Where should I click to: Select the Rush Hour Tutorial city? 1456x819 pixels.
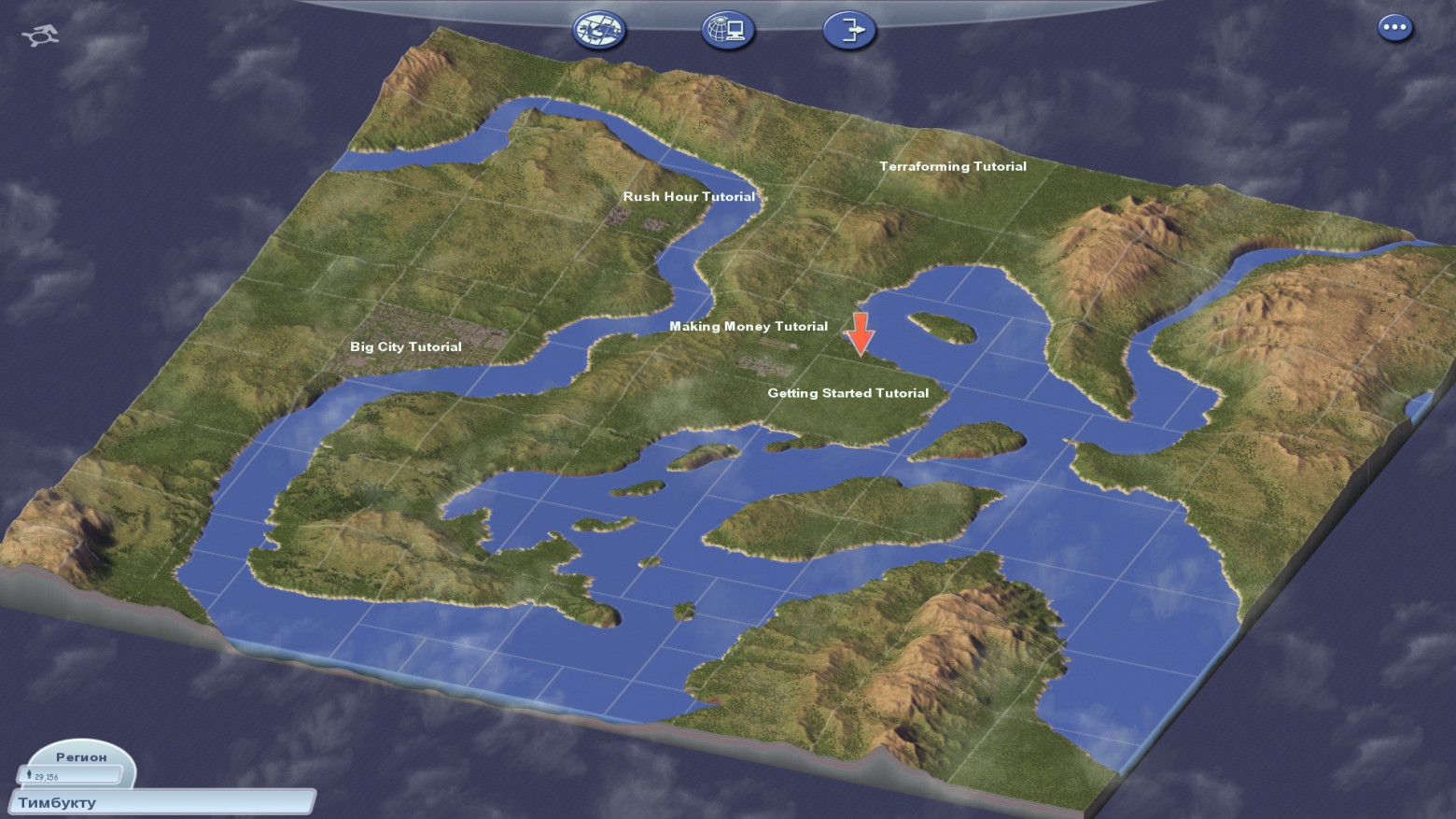tap(689, 197)
